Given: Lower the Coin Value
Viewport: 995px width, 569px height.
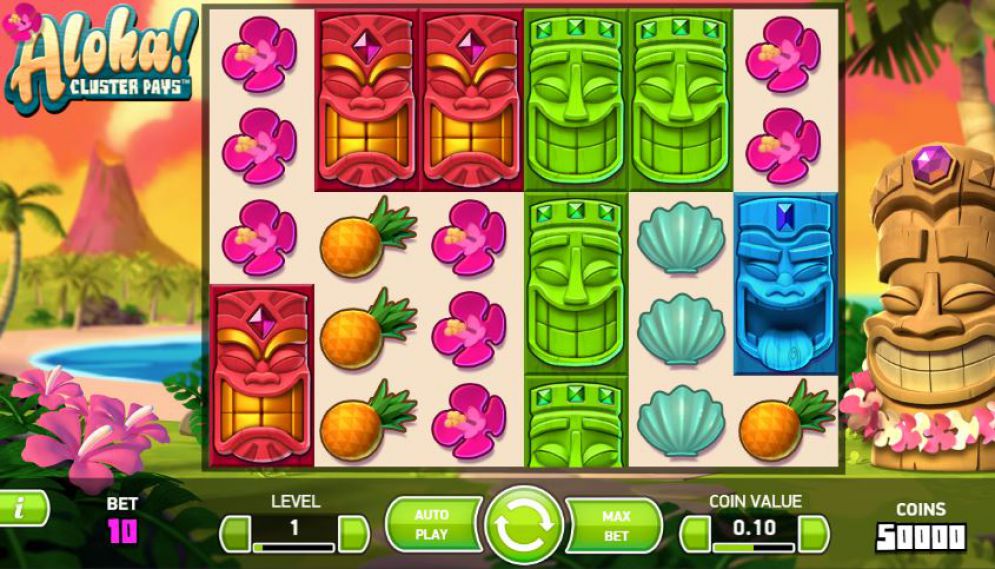Looking at the screenshot, I should [x=694, y=533].
